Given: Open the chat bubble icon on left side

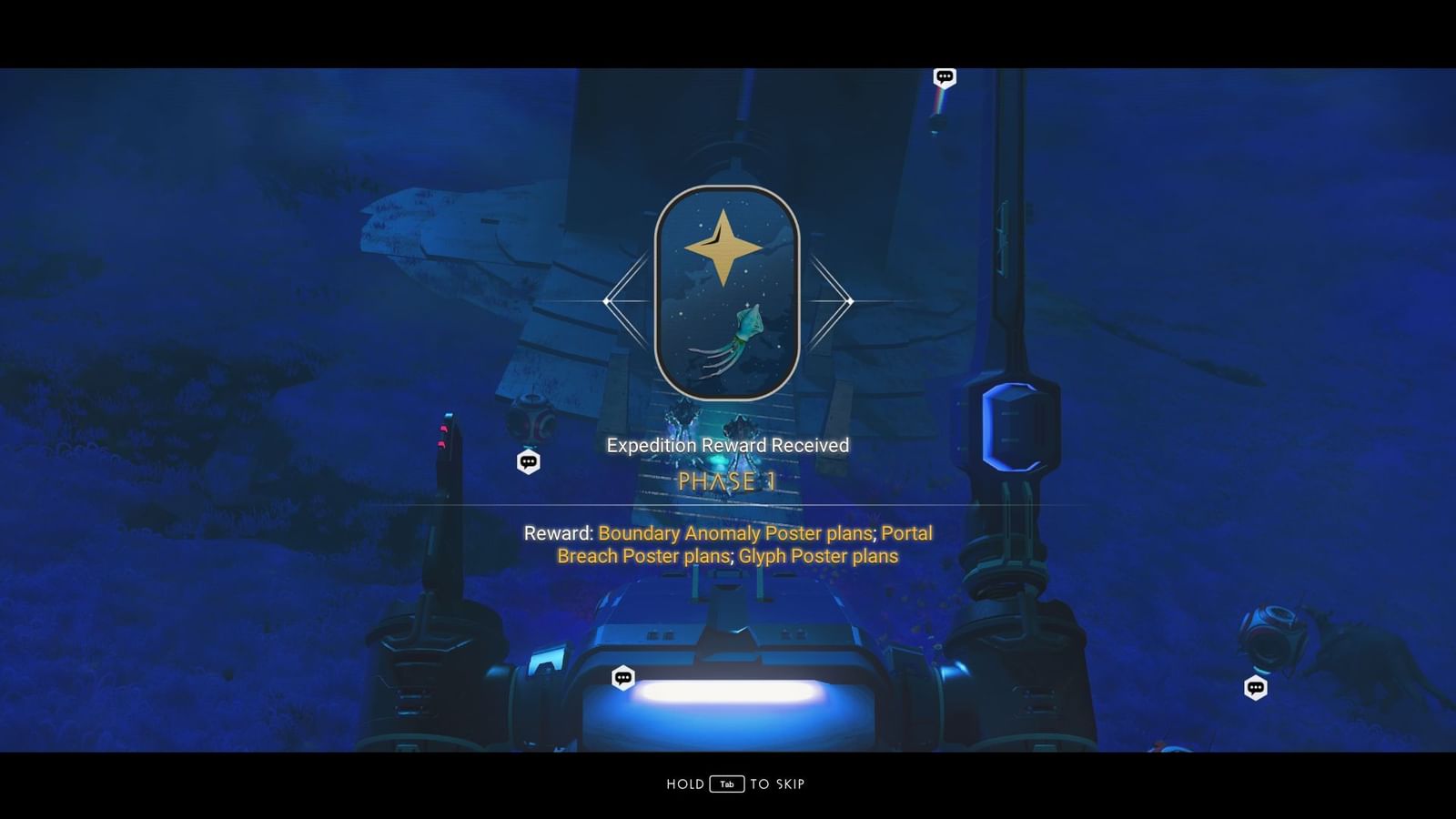Looking at the screenshot, I should coord(528,461).
